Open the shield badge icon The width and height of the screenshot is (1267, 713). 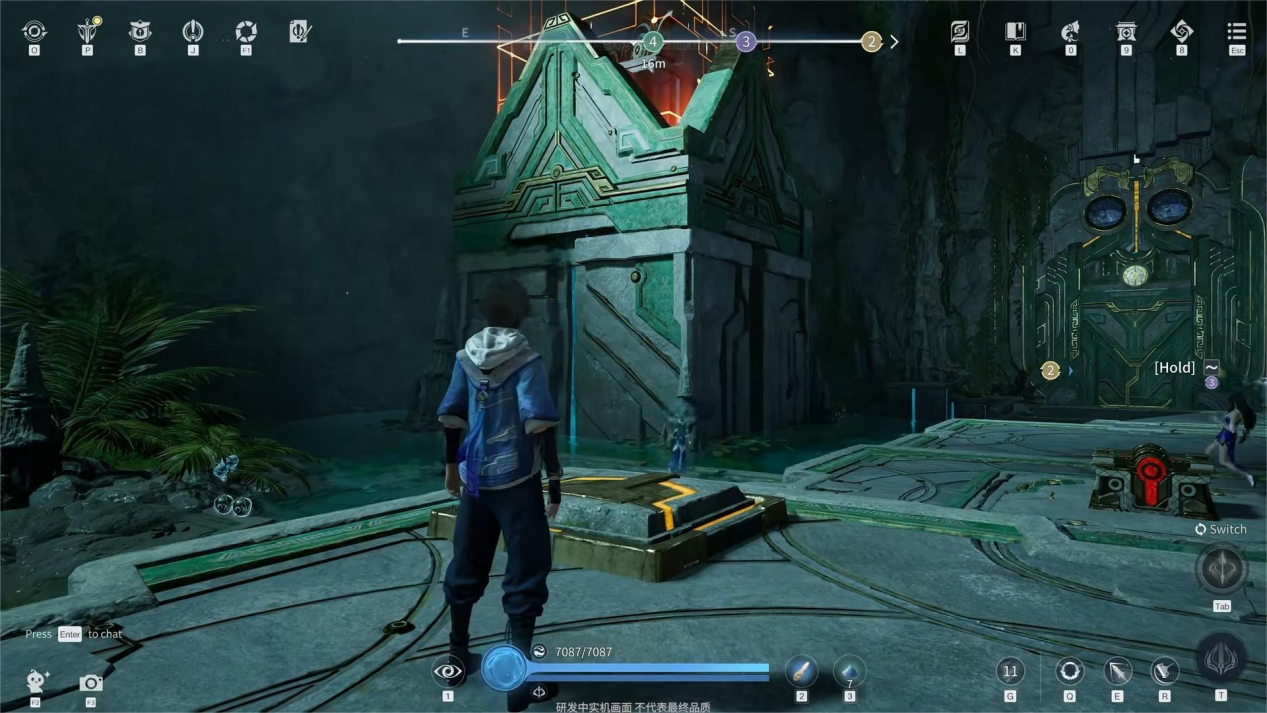coord(140,32)
